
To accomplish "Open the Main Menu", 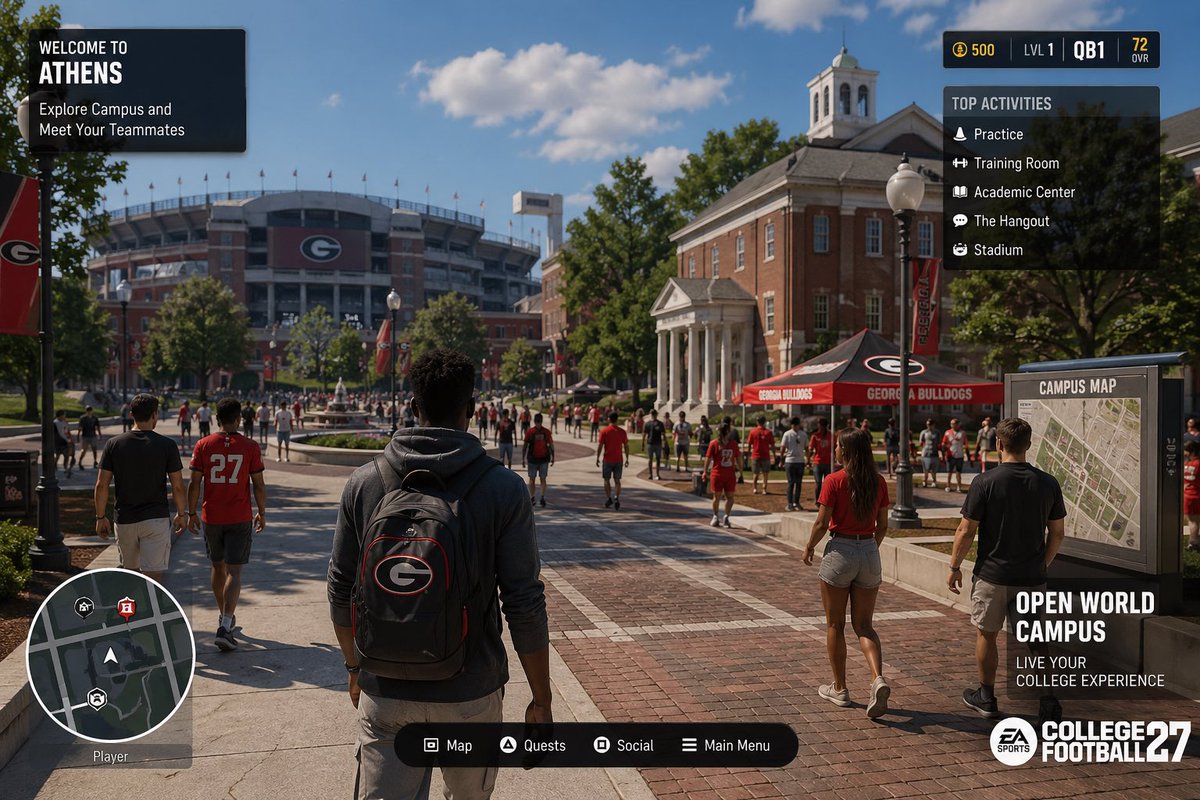I will point(726,745).
